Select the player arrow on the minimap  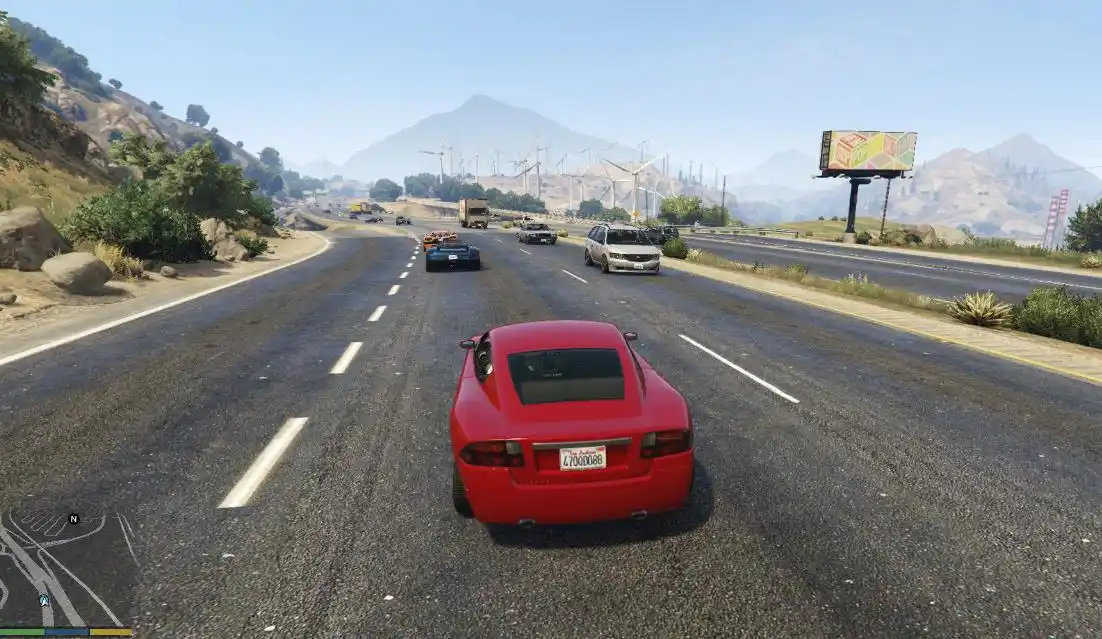coord(44,600)
